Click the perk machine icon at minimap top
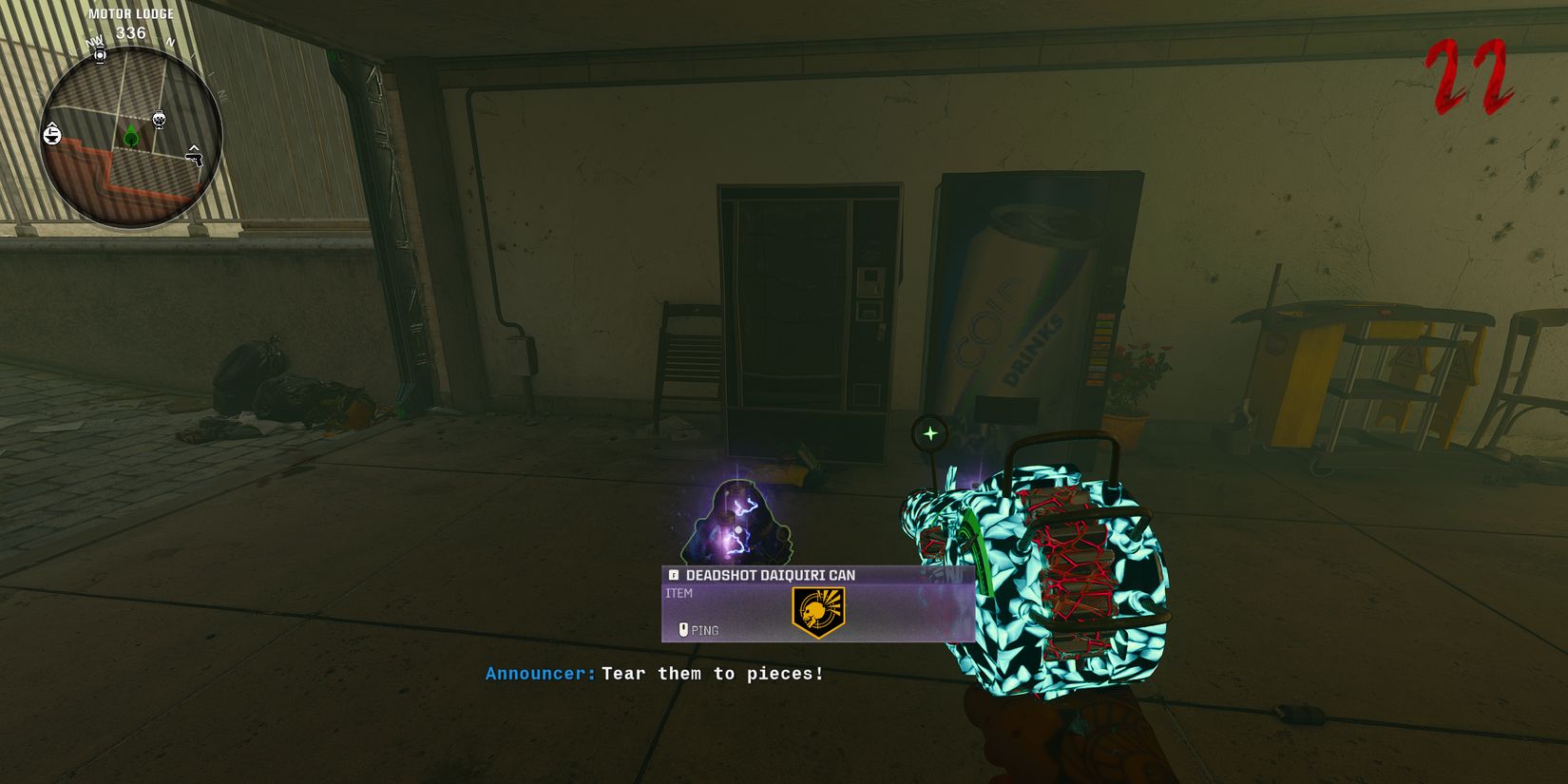Viewport: 1568px width, 784px height. click(x=99, y=54)
